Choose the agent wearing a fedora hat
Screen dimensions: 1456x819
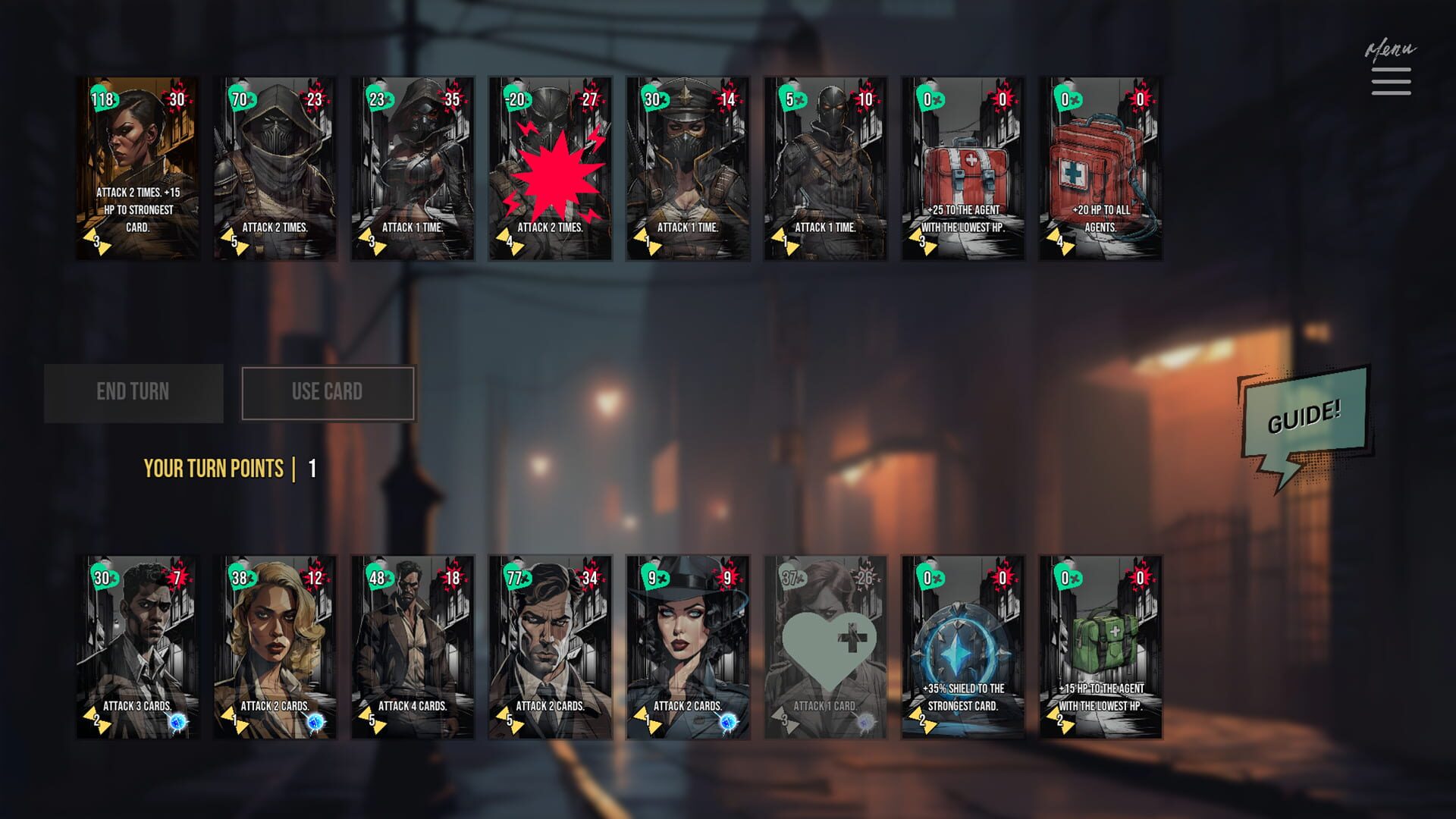pos(688,647)
